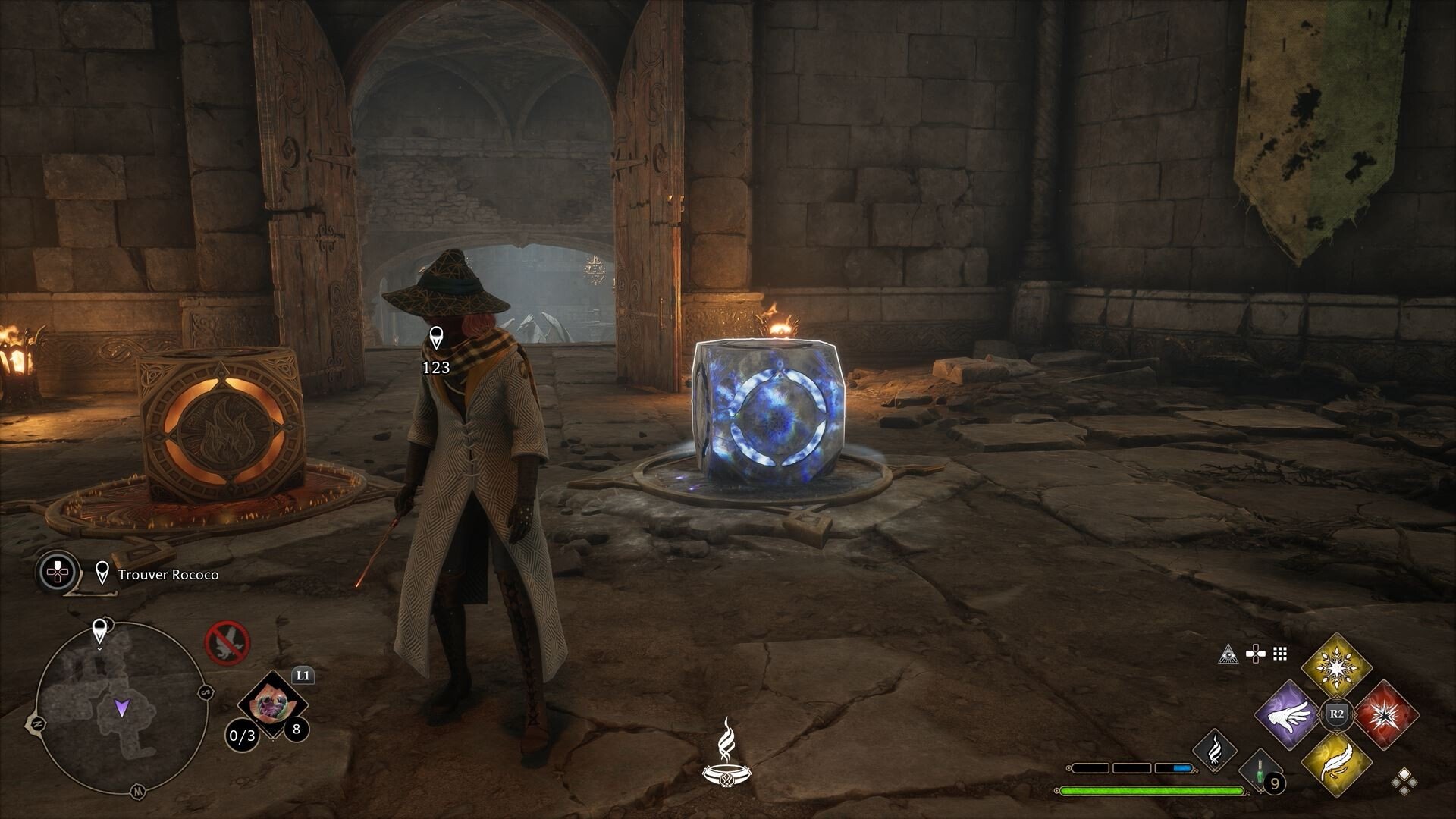1456x819 pixels.
Task: Select the white flame ring icon at bottom center
Action: 726,752
